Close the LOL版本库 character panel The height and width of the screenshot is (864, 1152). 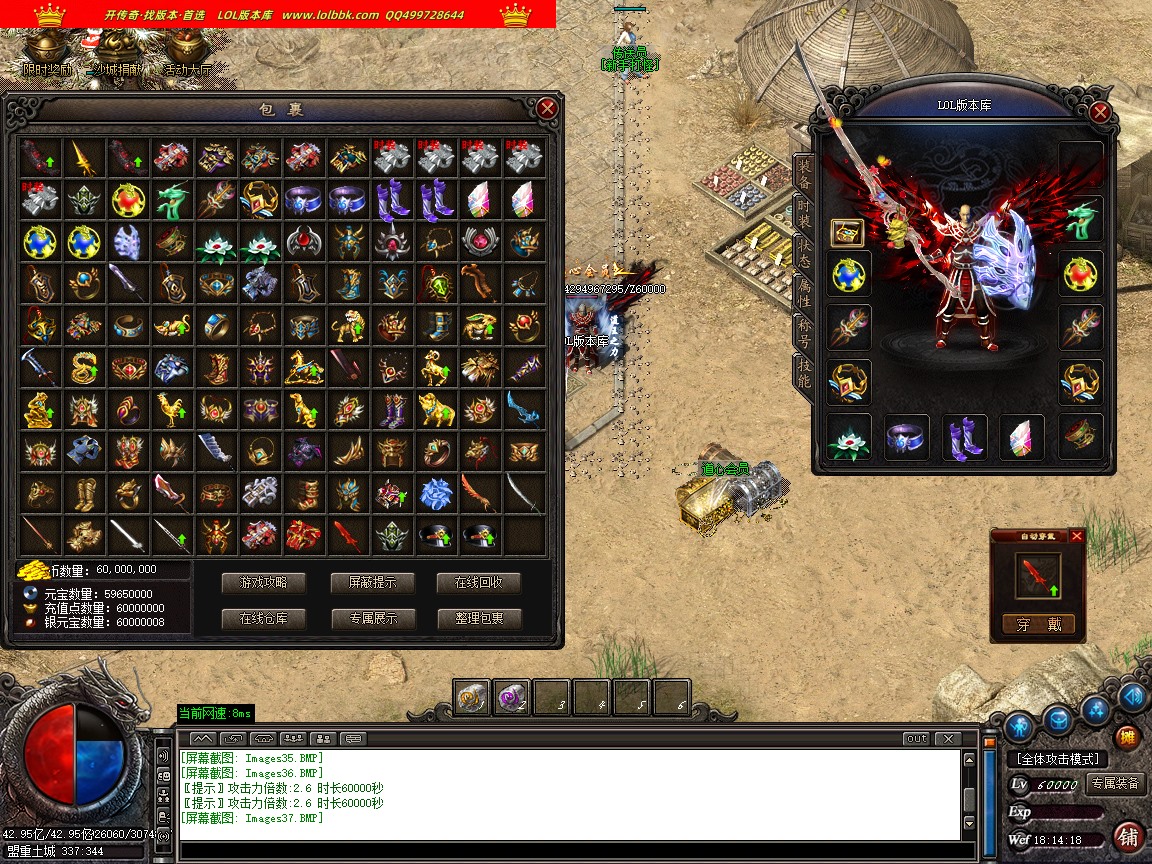click(x=1100, y=113)
